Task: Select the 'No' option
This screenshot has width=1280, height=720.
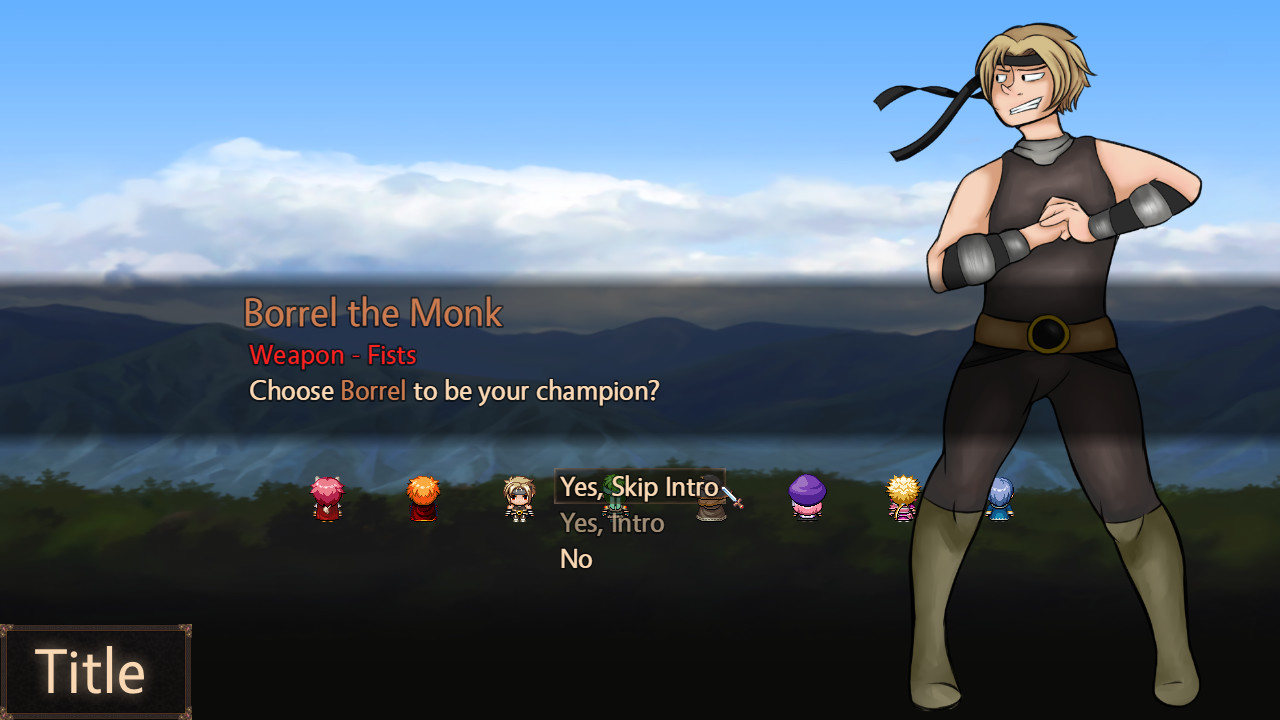Action: coord(576,559)
